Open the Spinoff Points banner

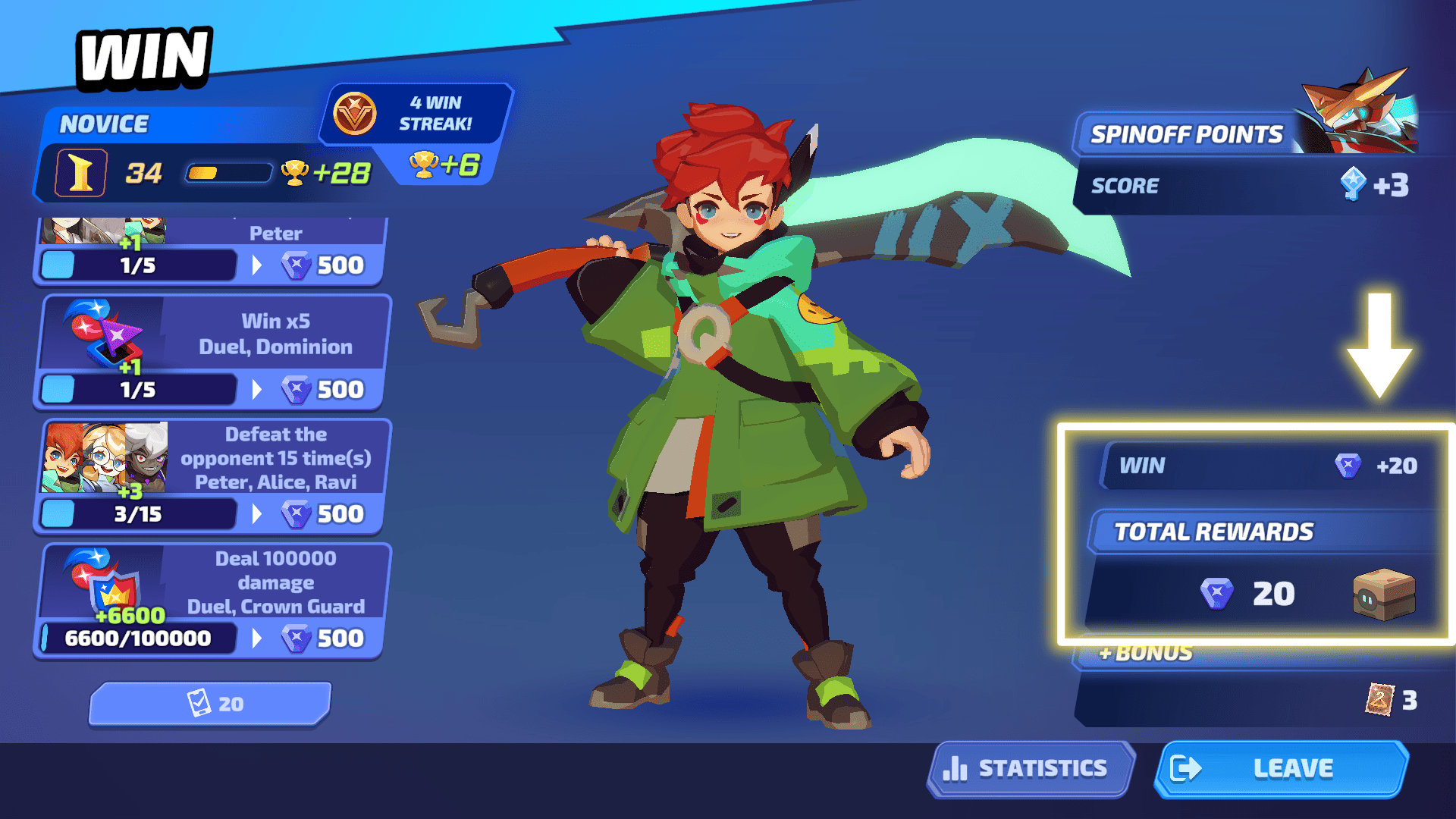tap(1186, 135)
